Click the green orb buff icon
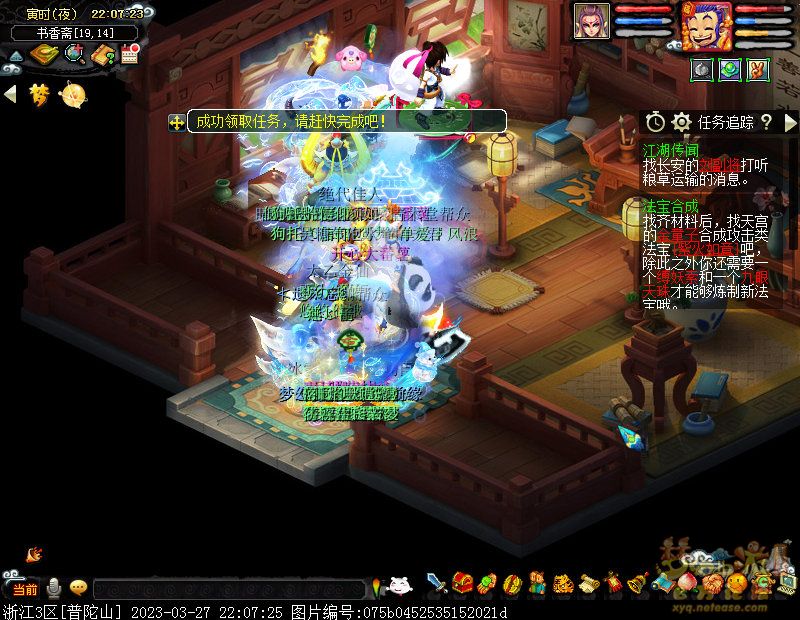800x620 pixels. [730, 70]
